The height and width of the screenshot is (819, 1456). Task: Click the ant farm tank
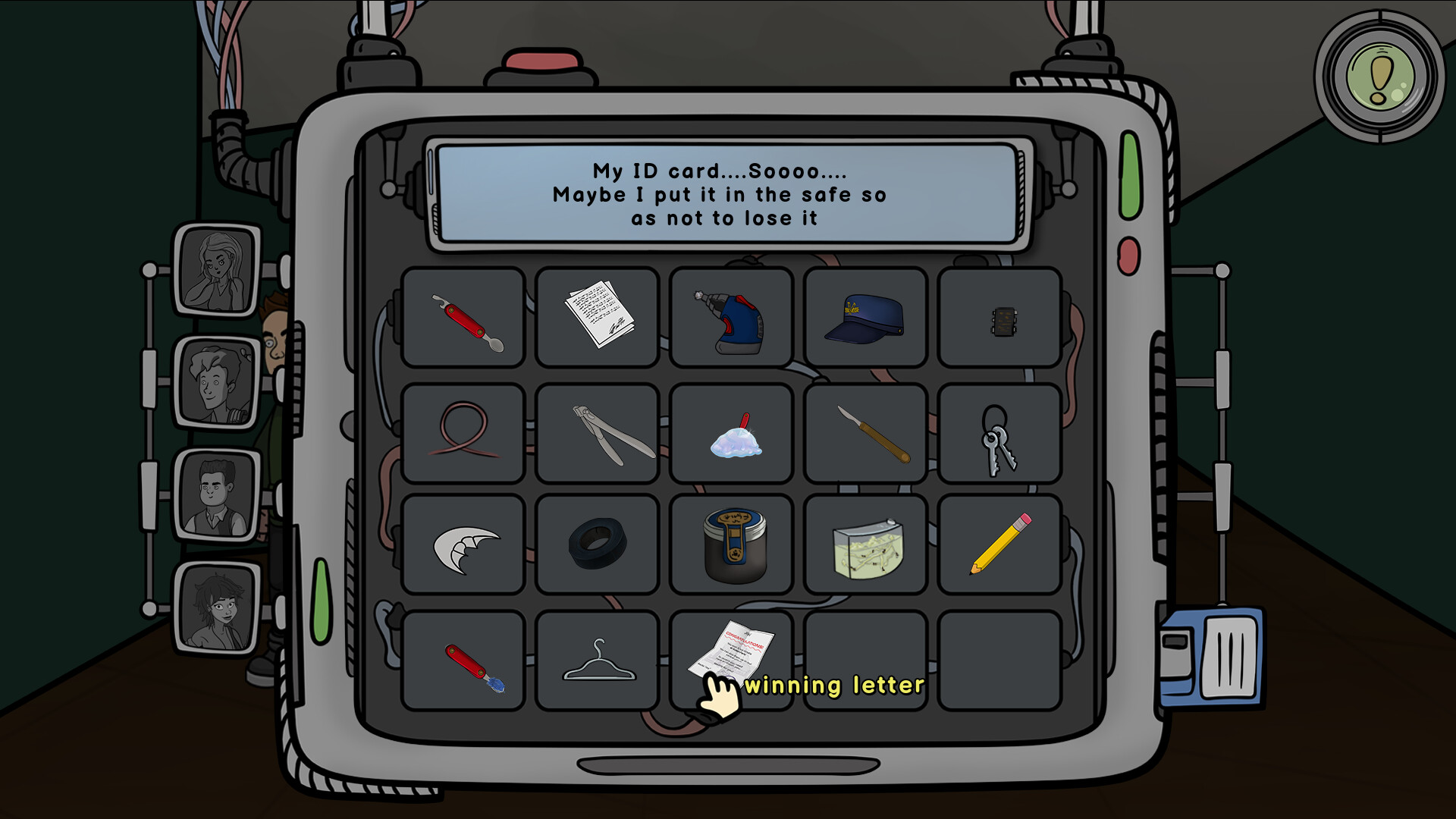pos(864,546)
